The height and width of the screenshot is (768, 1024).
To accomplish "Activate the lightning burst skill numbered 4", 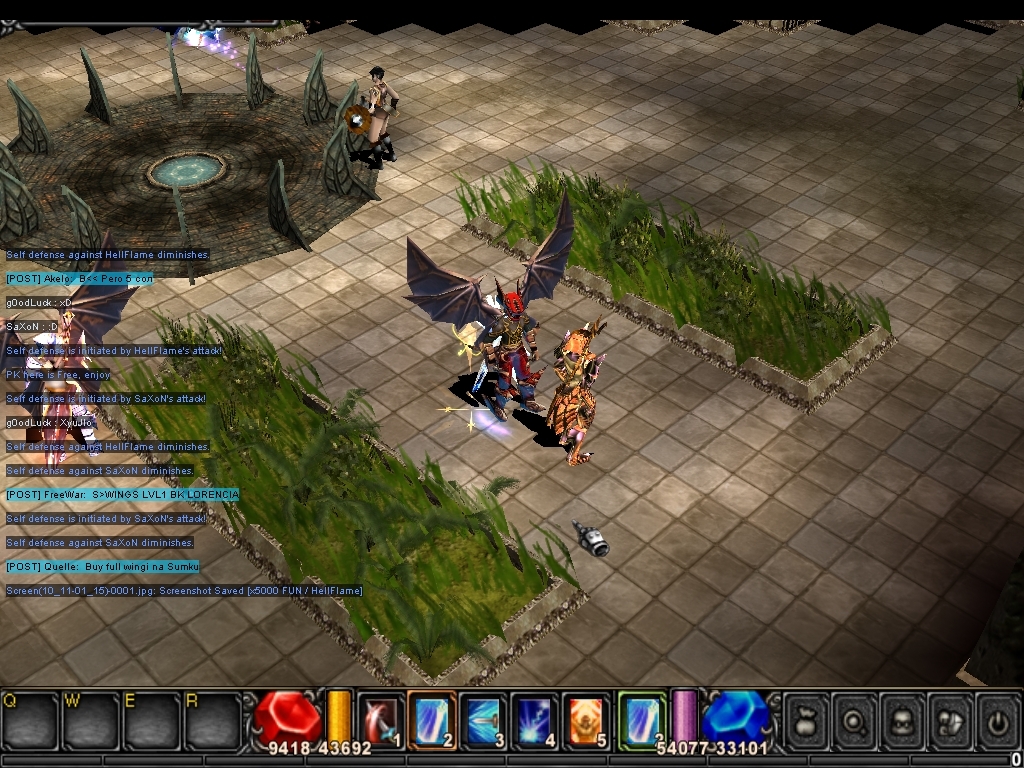I will point(535,719).
